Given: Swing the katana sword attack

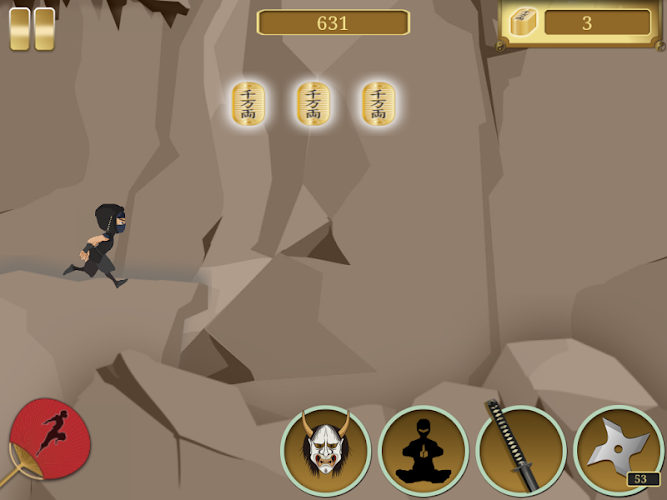Looking at the screenshot, I should tap(520, 450).
